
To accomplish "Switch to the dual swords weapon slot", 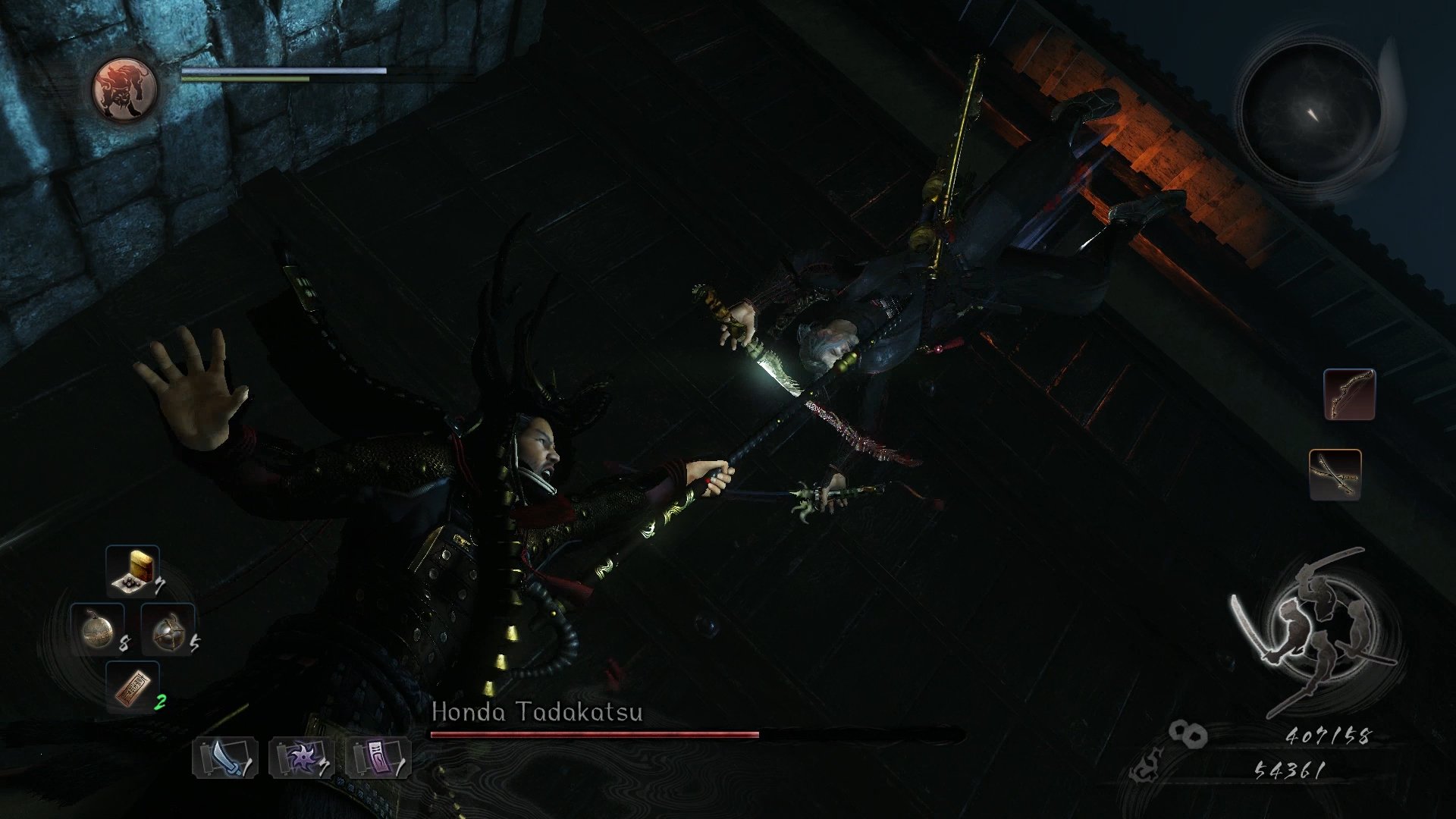I will (1335, 475).
